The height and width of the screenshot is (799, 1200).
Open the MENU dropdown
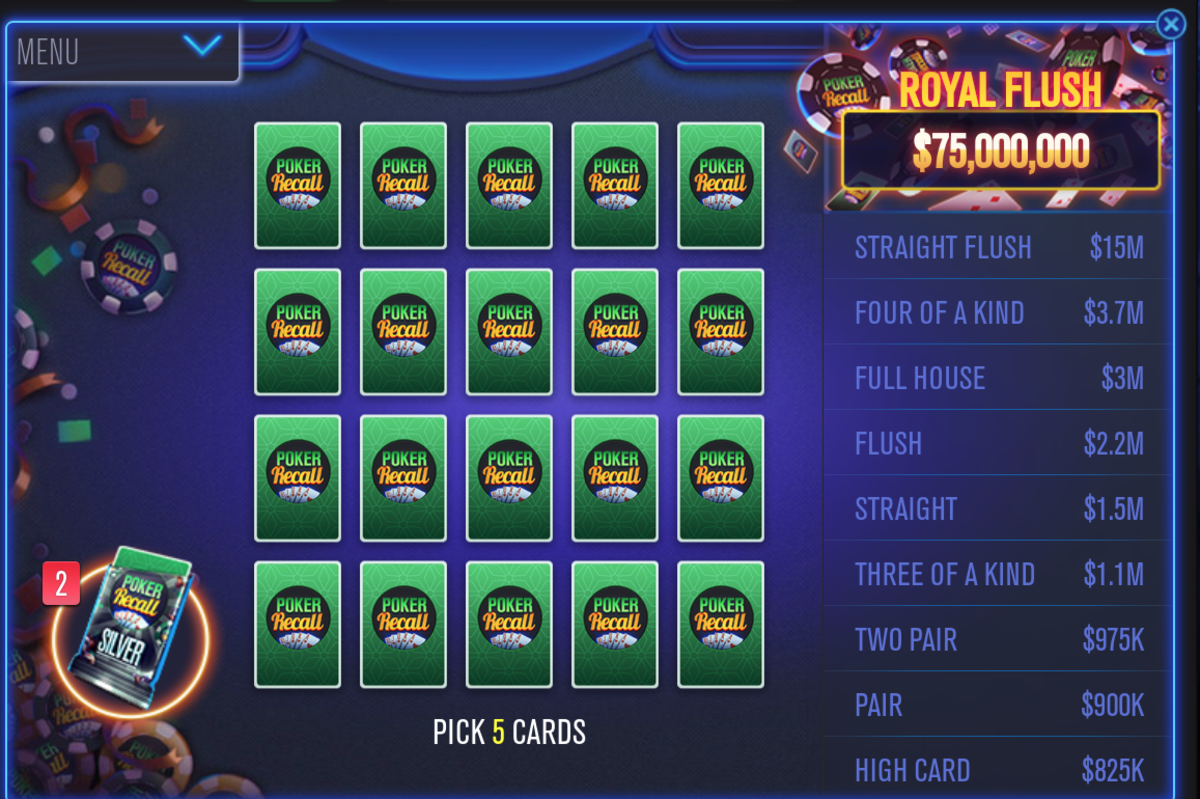122,50
